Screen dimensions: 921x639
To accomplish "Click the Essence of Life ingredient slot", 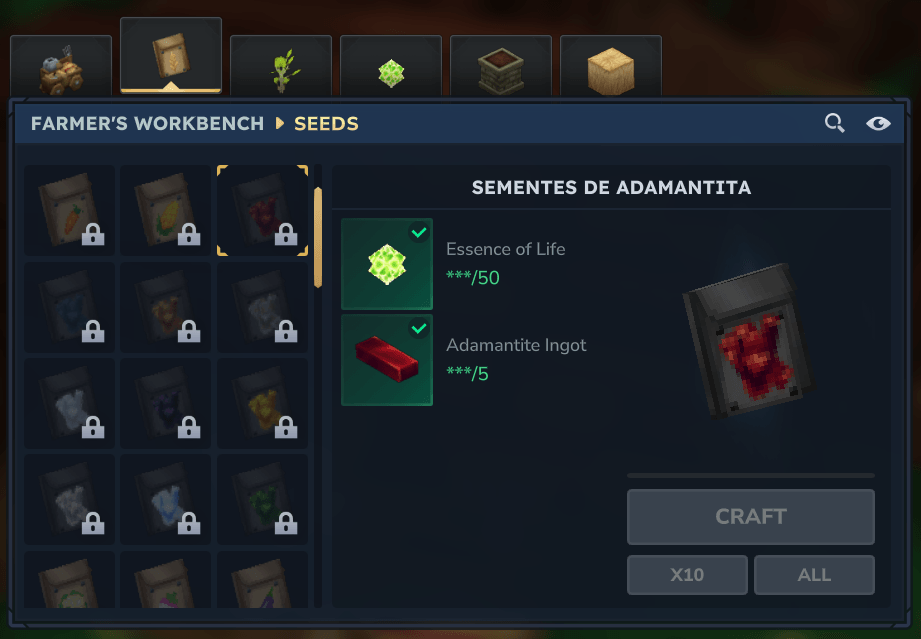I will tap(387, 264).
